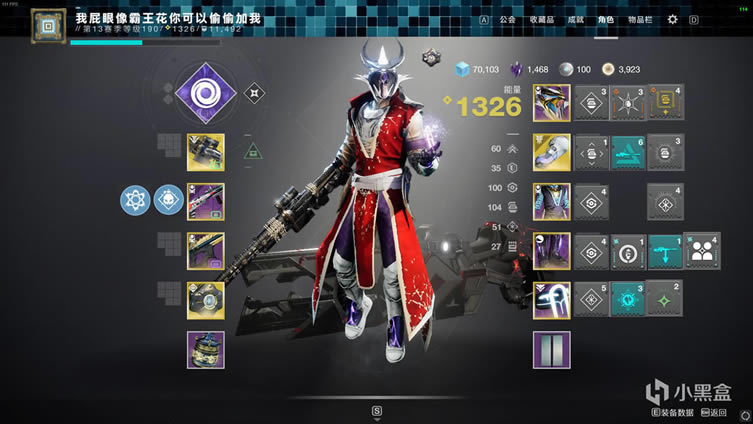Select the helmet armor slot
The height and width of the screenshot is (424, 753).
551,103
